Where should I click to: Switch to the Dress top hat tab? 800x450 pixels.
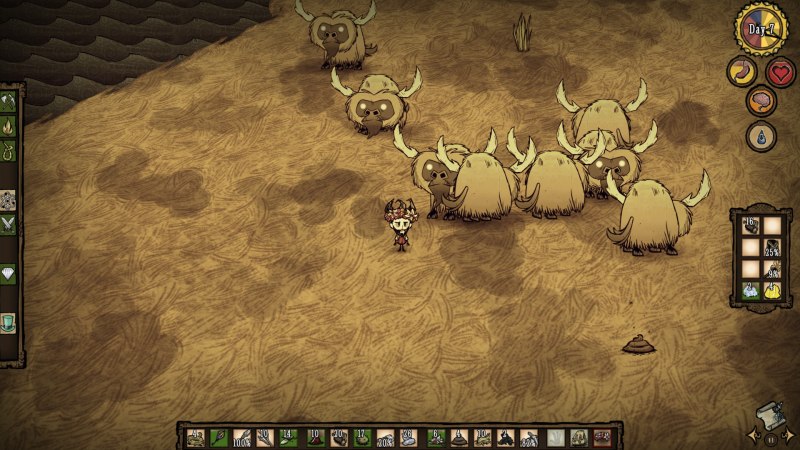click(8, 322)
